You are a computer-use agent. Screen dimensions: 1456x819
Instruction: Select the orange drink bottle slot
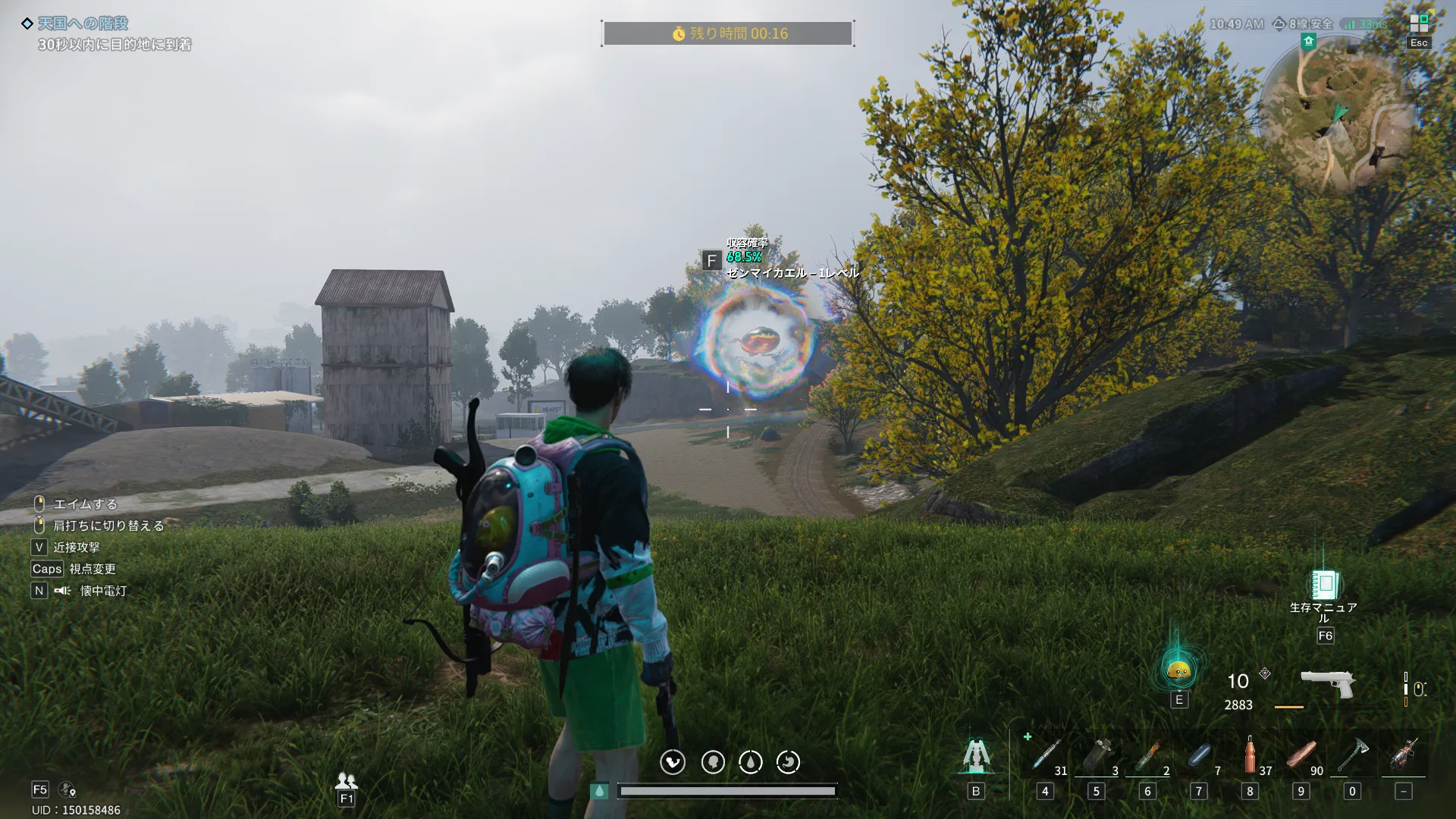coord(1250,756)
